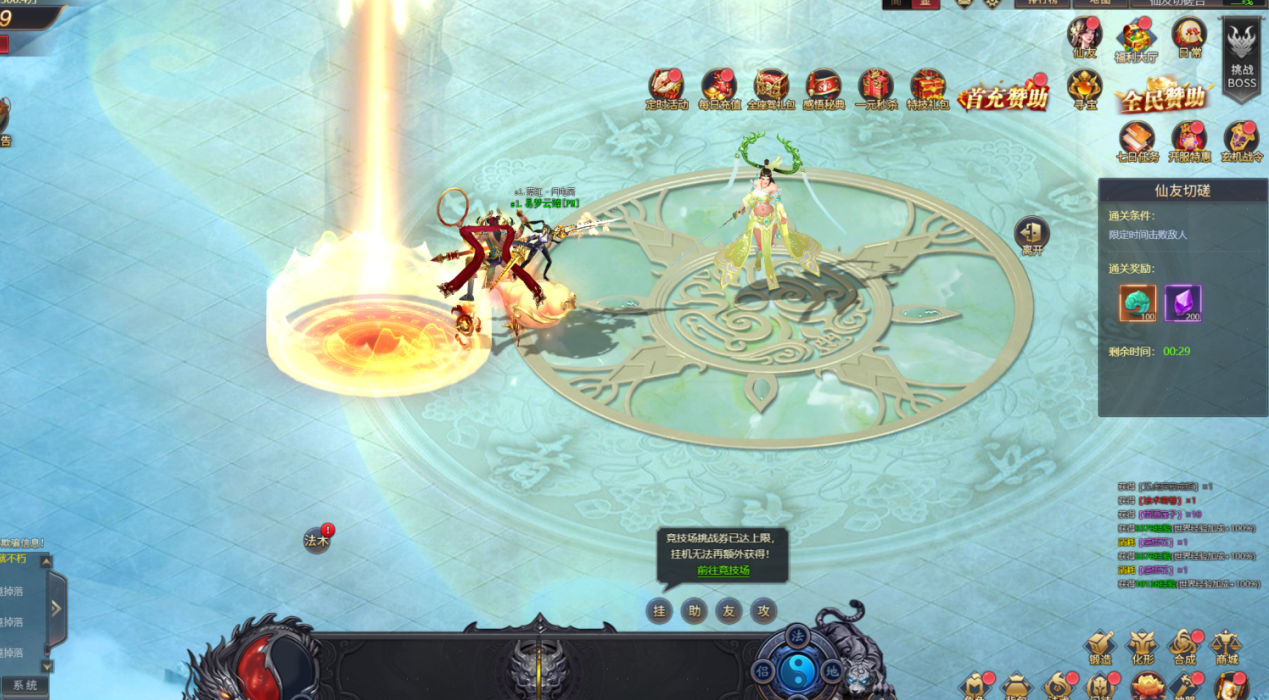Click the 首充赞助 first-recharge banner
Screen dimensions: 1269x700
point(1003,96)
